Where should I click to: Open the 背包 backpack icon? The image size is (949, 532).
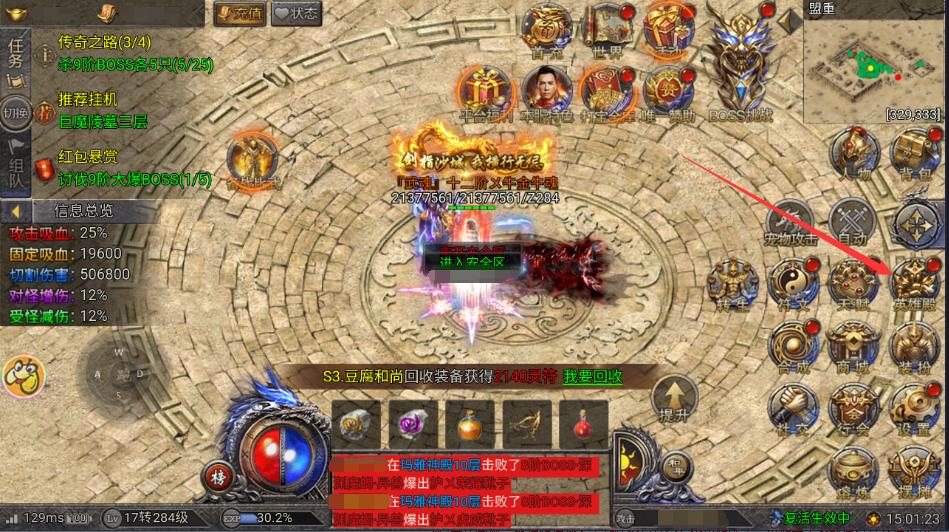(x=913, y=157)
